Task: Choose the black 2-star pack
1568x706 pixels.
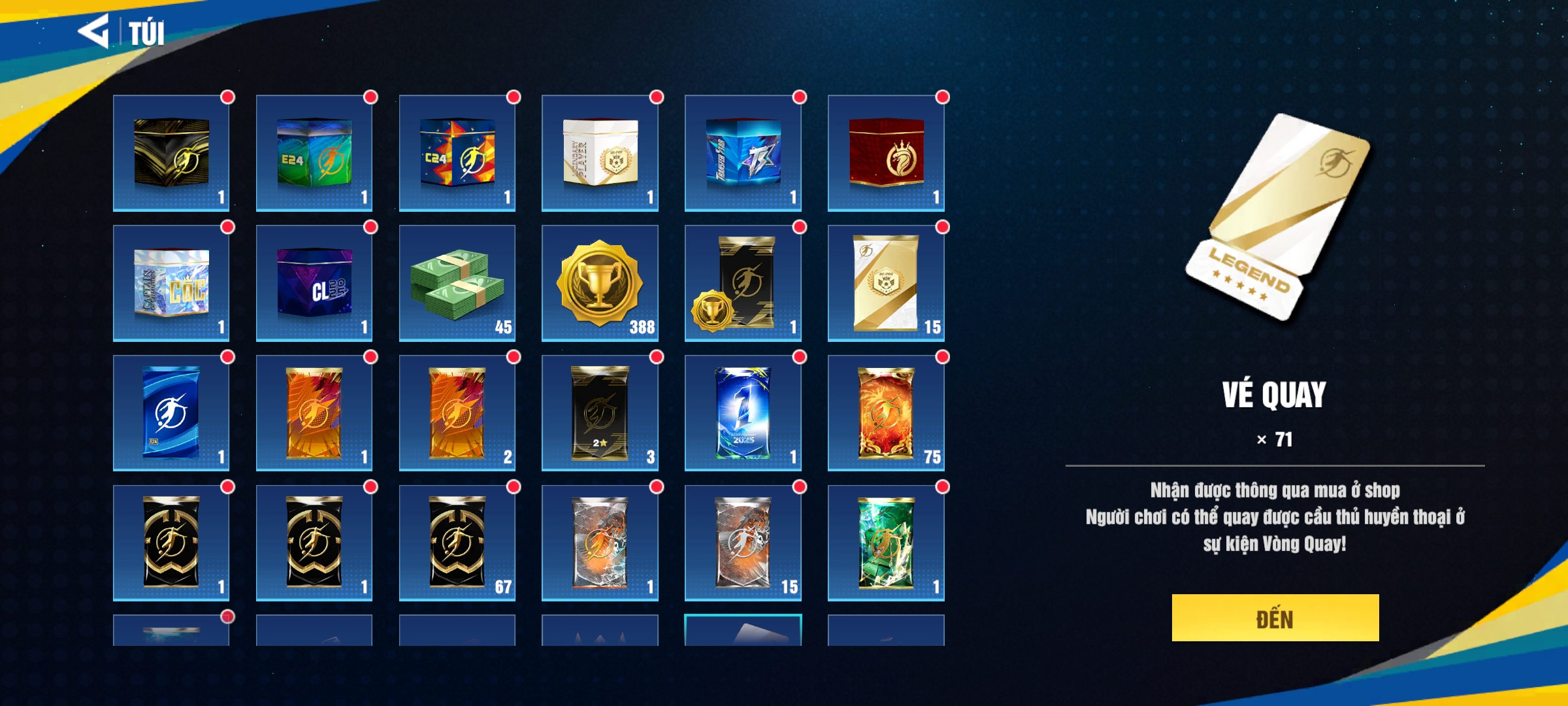Action: tap(600, 413)
